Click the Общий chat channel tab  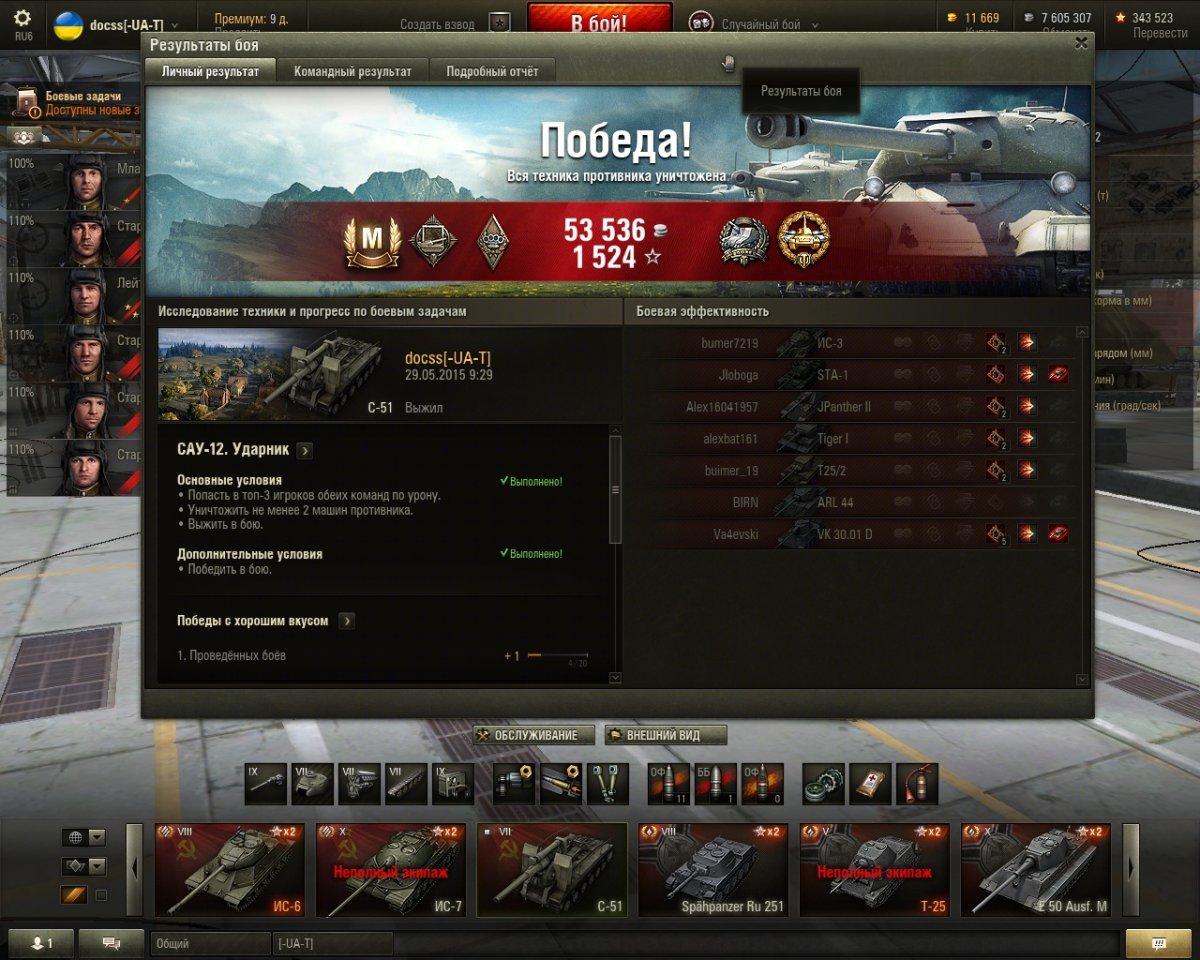coord(210,944)
